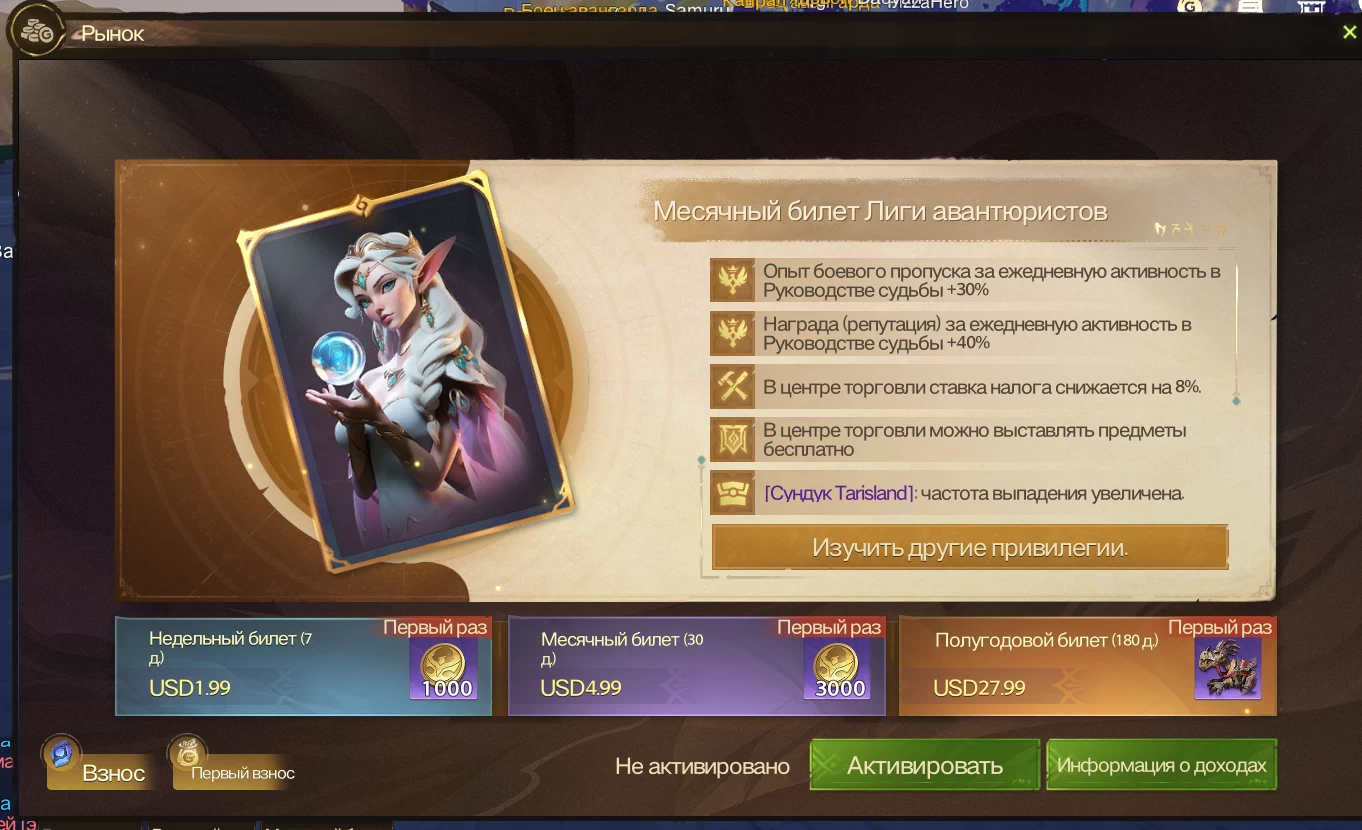Open Изучить другие привилегии
The image size is (1362, 830).
click(x=969, y=548)
